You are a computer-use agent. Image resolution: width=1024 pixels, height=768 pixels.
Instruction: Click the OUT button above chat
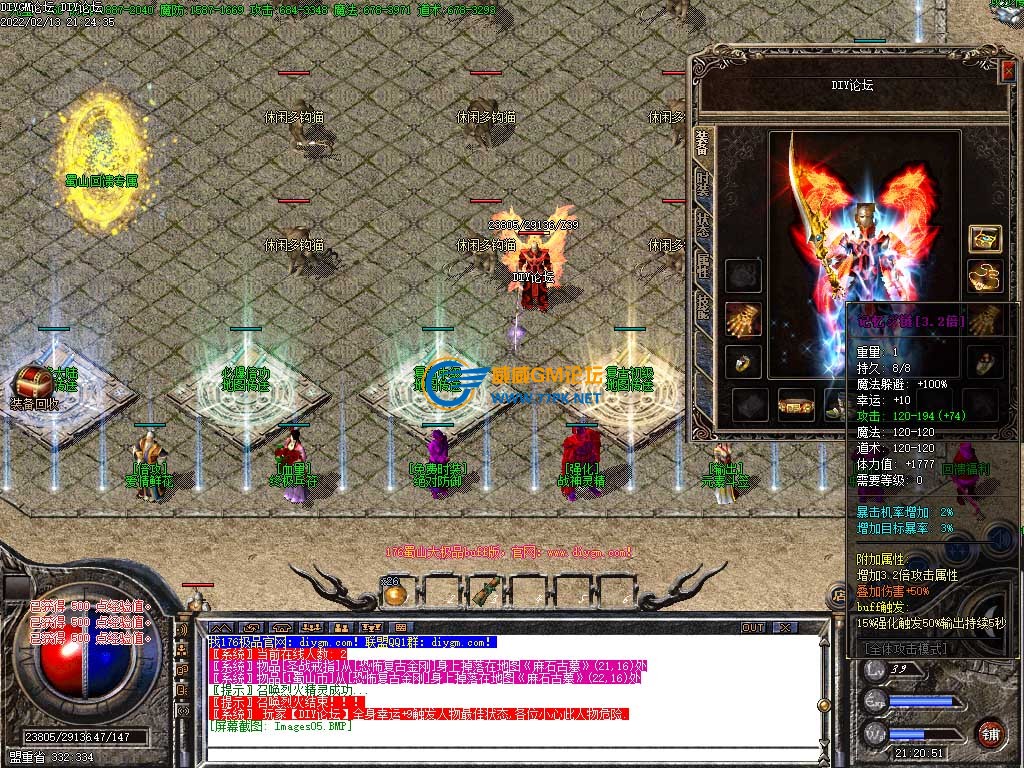(x=753, y=628)
